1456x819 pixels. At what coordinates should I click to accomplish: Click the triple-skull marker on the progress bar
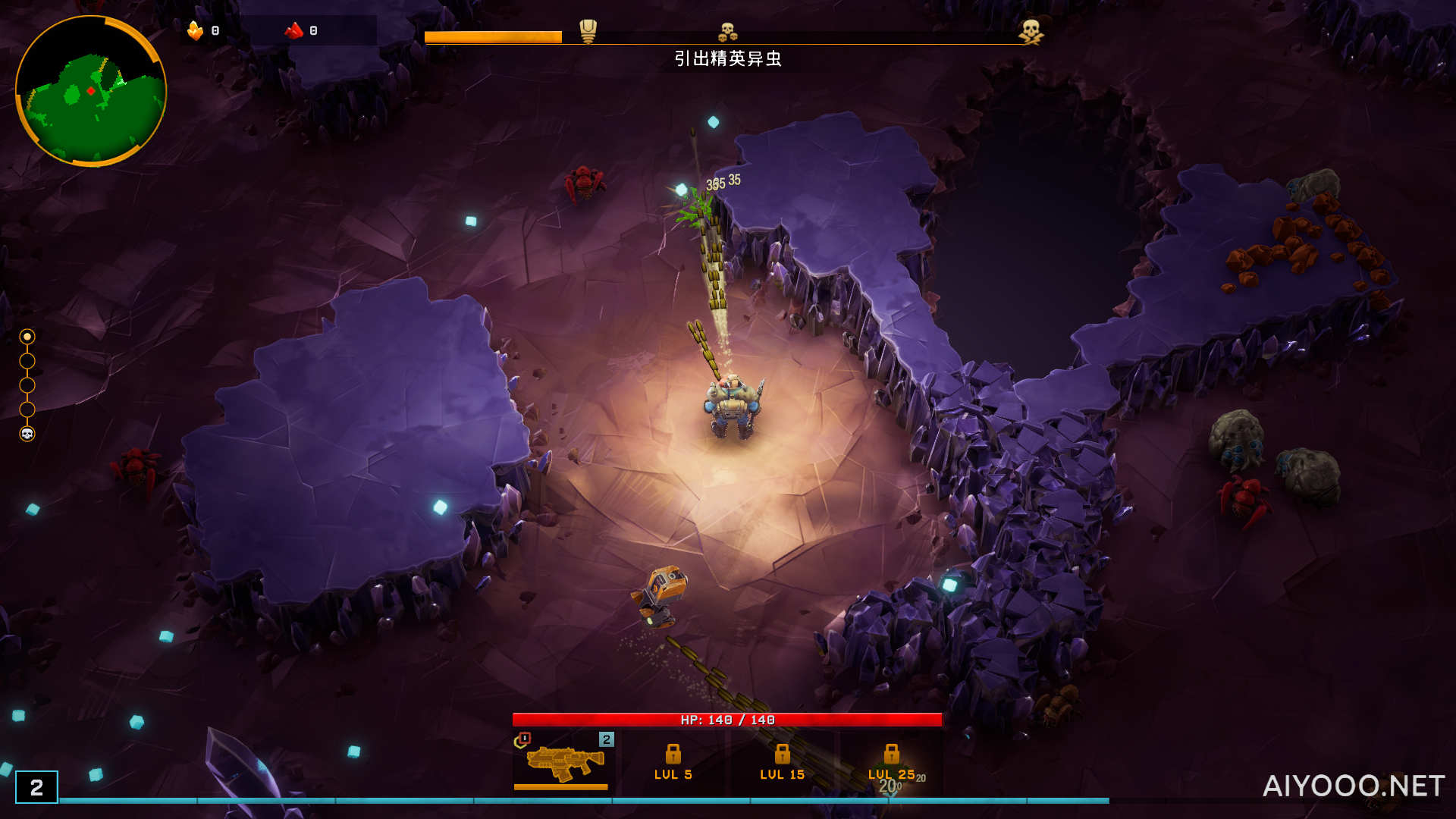728,32
